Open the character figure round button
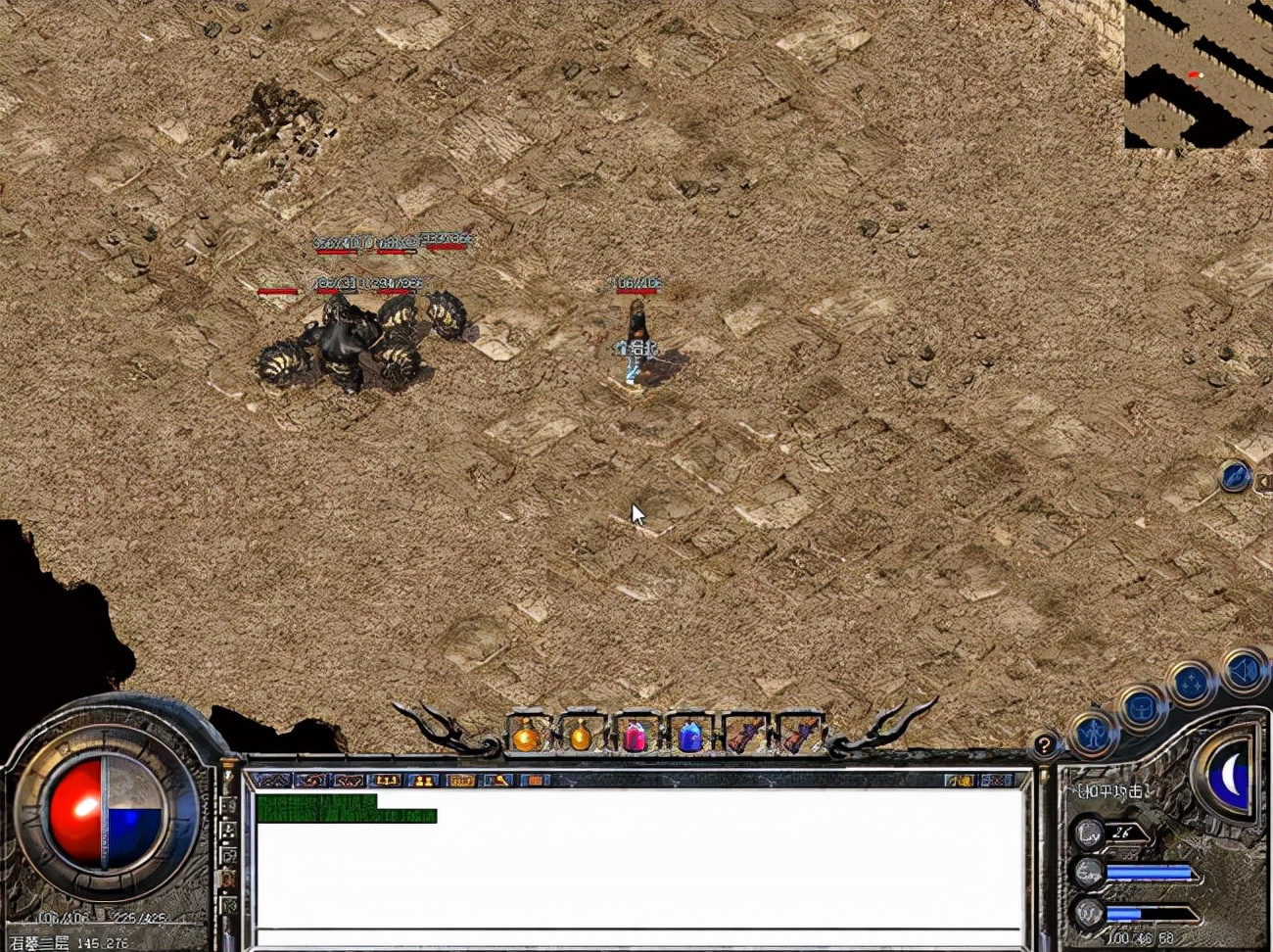Viewport: 1273px width, 952px height. coord(1093,733)
